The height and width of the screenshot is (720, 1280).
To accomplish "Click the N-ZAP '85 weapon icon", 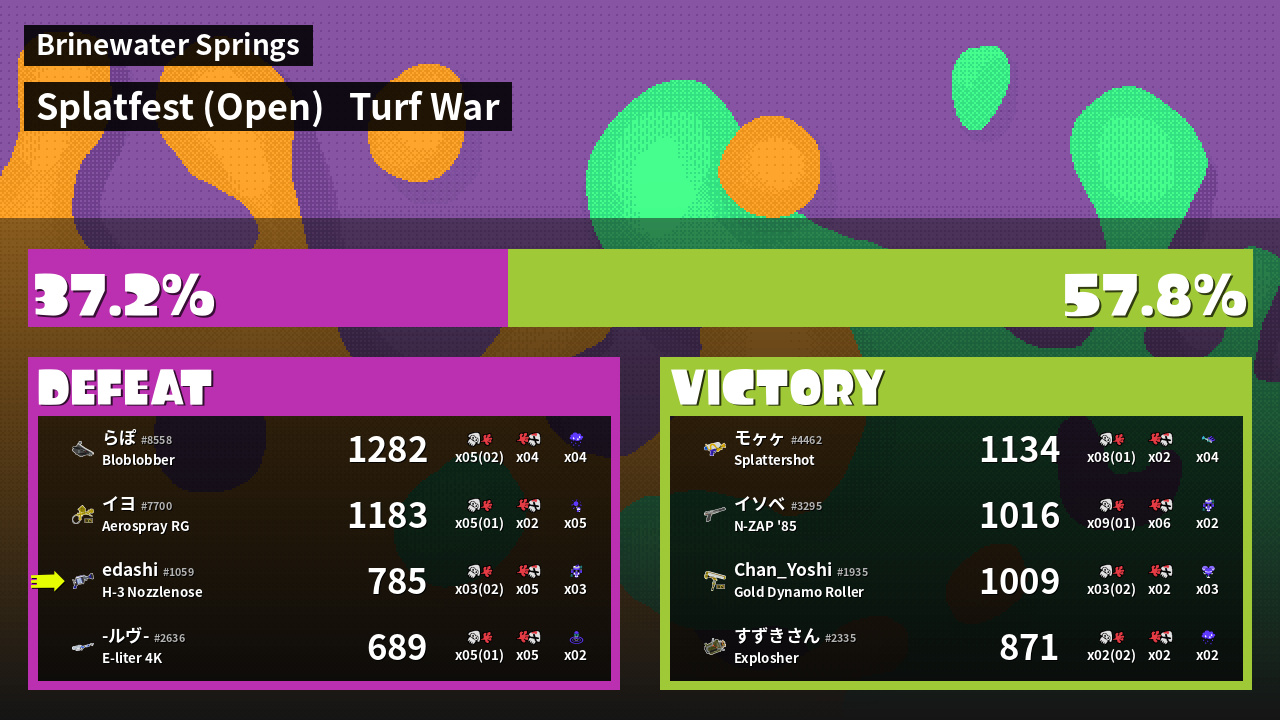I will click(713, 515).
